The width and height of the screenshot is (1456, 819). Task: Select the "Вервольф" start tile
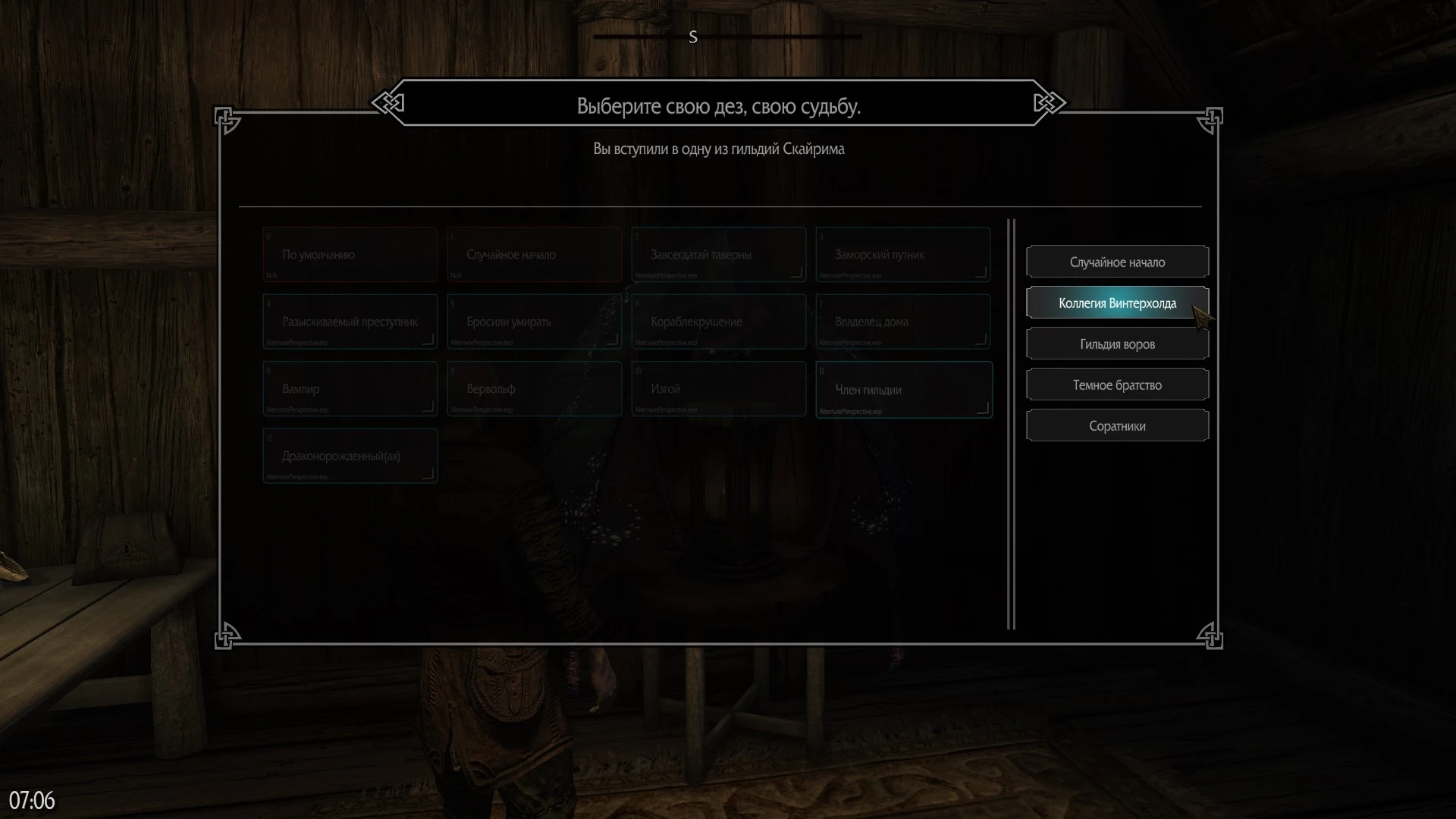pos(534,389)
